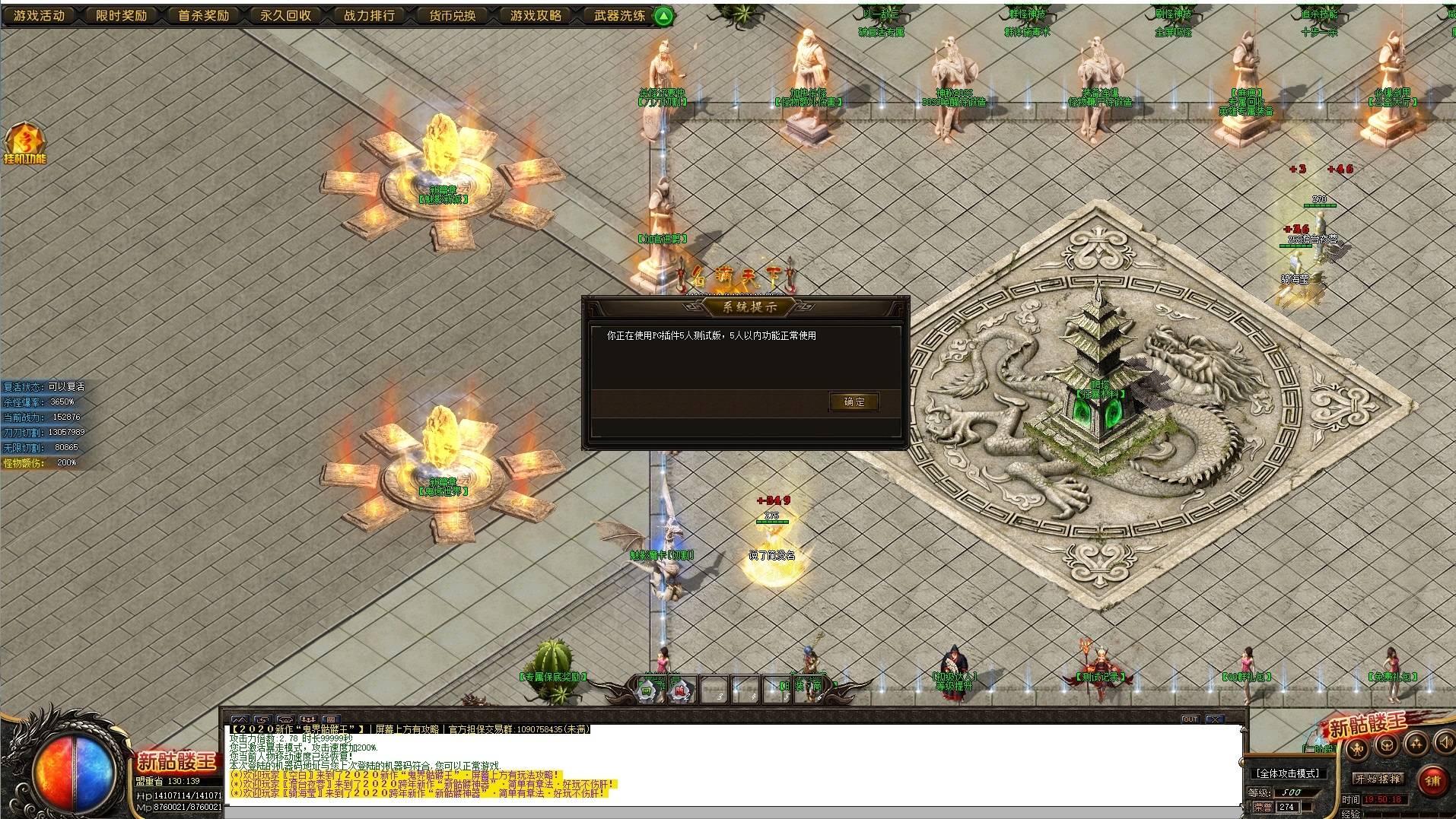
Task: Collapse the top menu with green arrow
Action: (664, 15)
